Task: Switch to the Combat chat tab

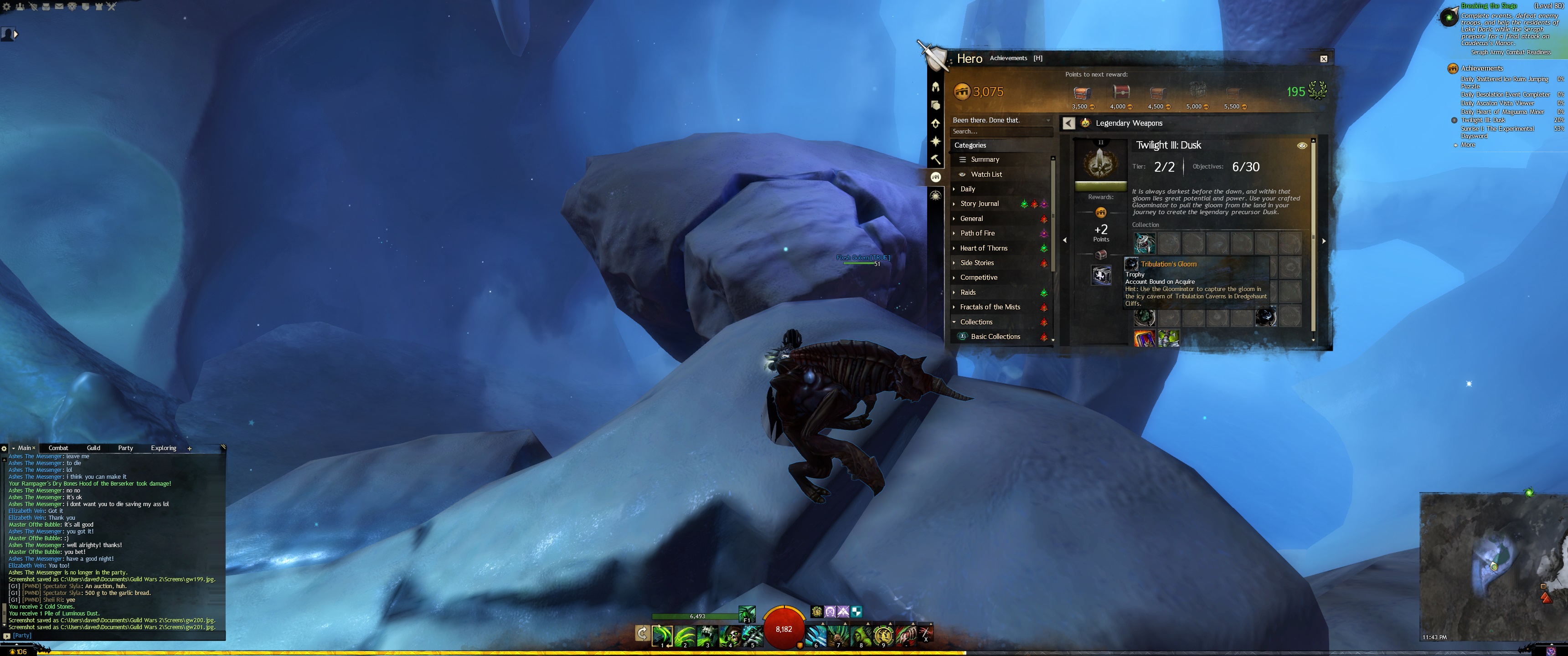Action: tap(58, 448)
